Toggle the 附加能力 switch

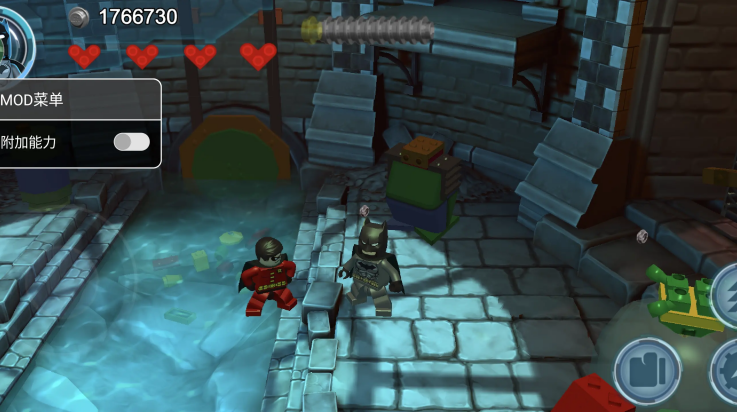pos(131,142)
